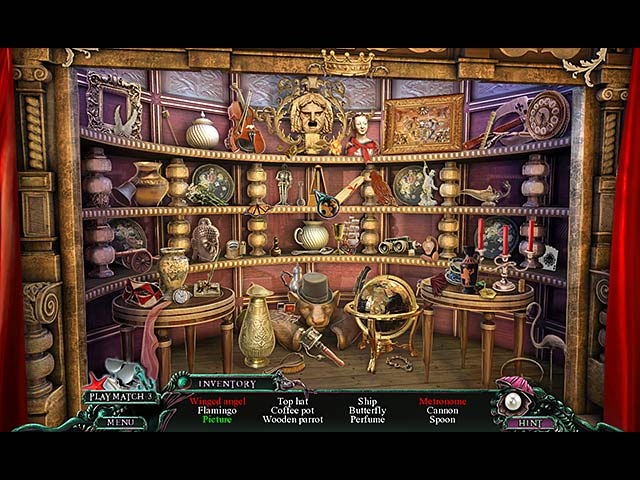Choose 'Butterfly' in the object list
640x480 pixels.
tap(367, 410)
